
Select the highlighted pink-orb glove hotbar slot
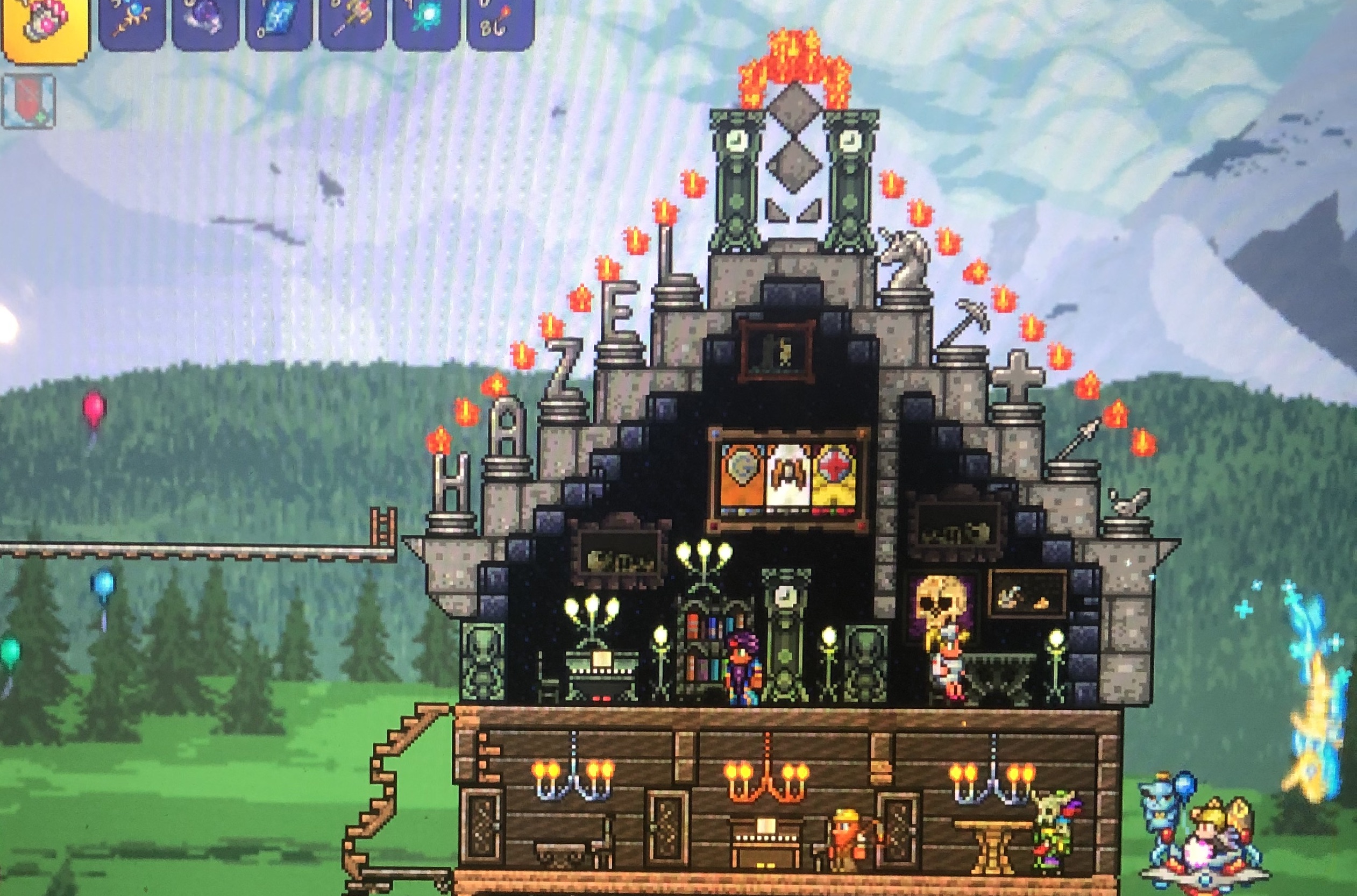45,26
